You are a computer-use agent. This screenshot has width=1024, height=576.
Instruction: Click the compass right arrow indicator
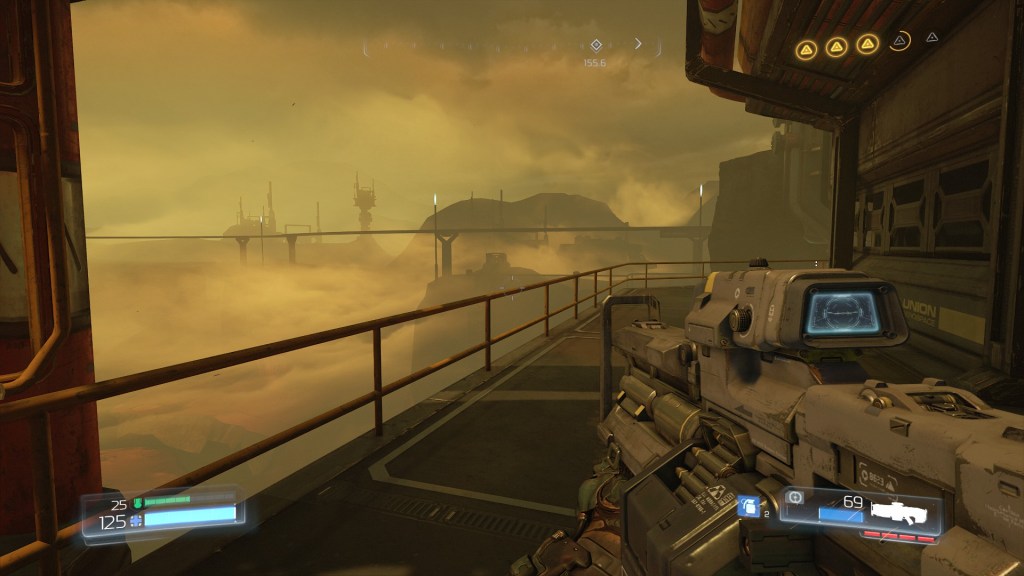(x=638, y=44)
